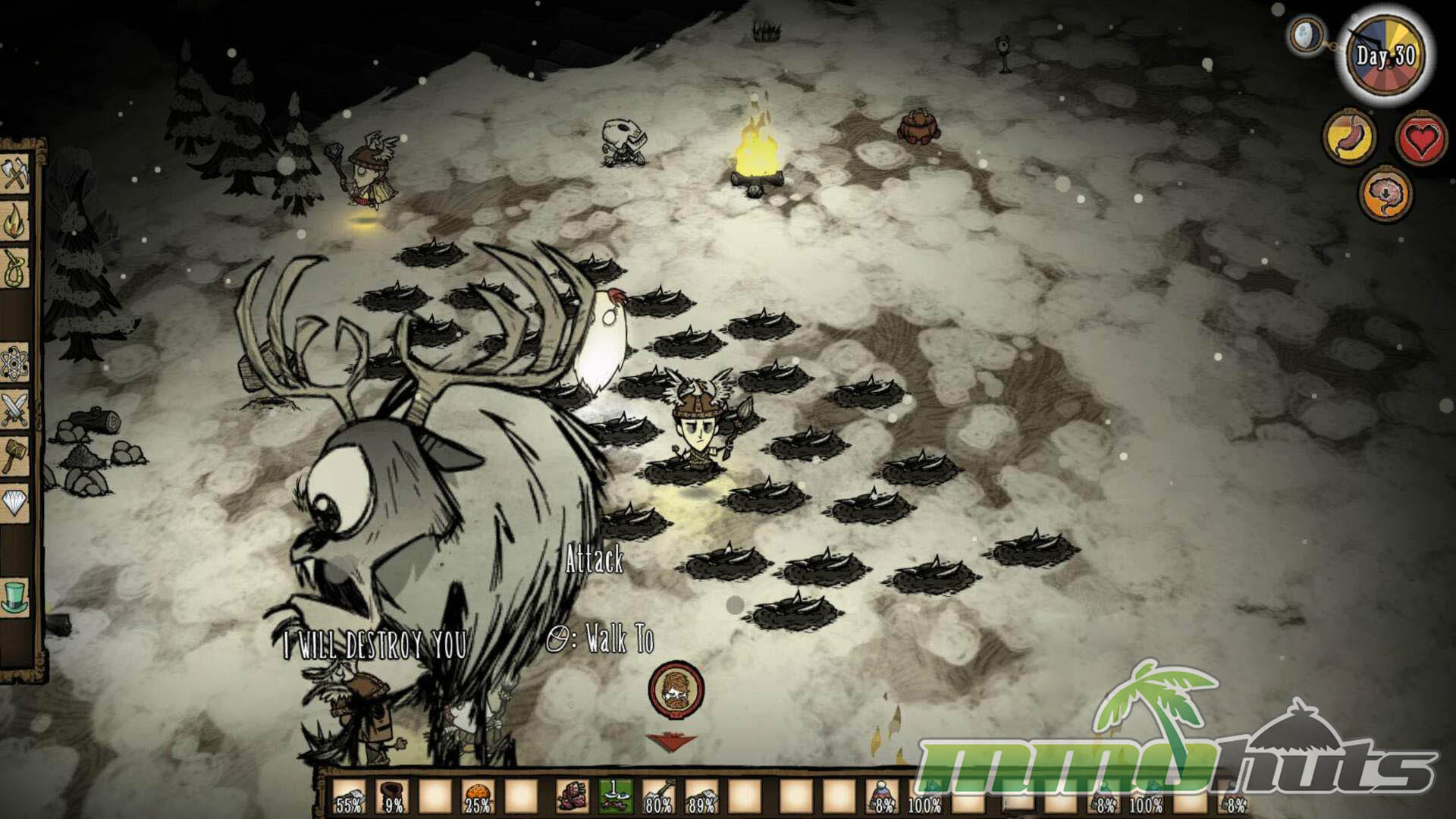Select the inventory item at 55% durability
The width and height of the screenshot is (1456, 819).
(x=350, y=796)
